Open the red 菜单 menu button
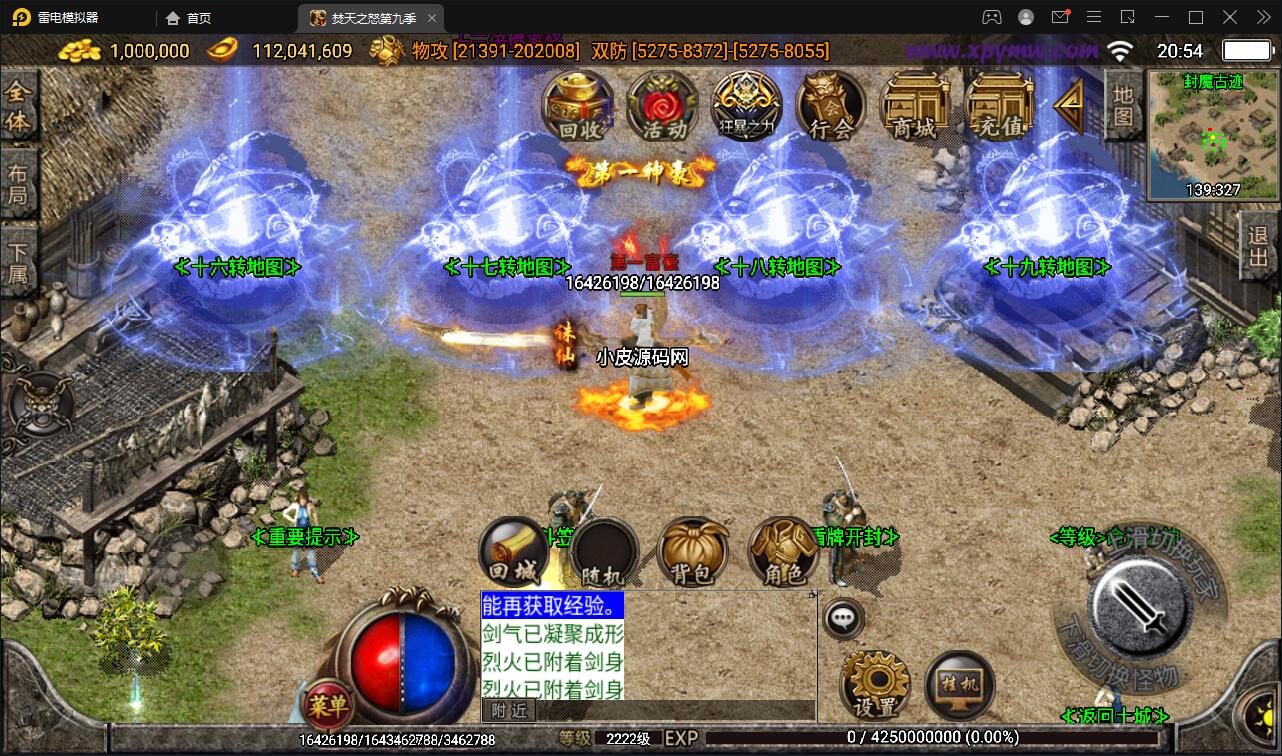This screenshot has width=1282, height=756. click(x=328, y=706)
